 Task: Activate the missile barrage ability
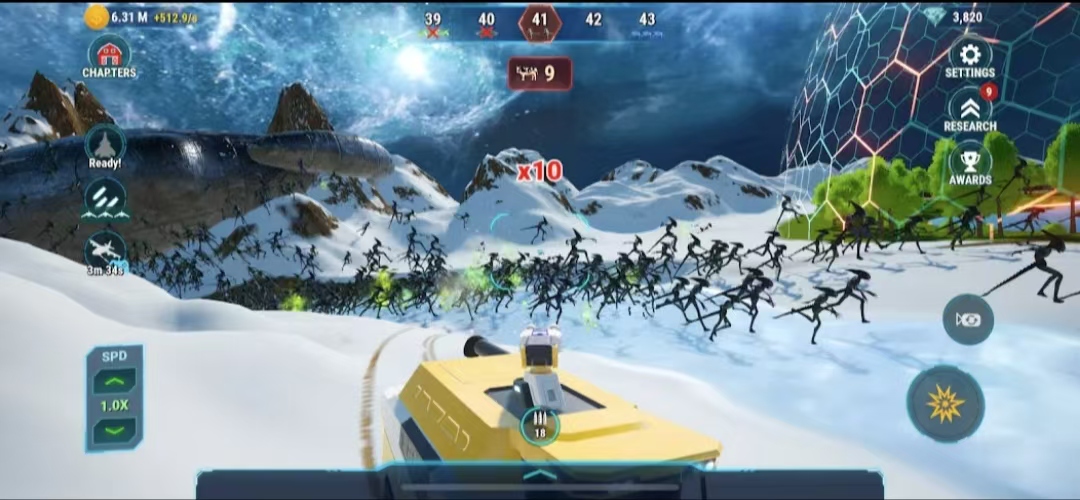(105, 198)
